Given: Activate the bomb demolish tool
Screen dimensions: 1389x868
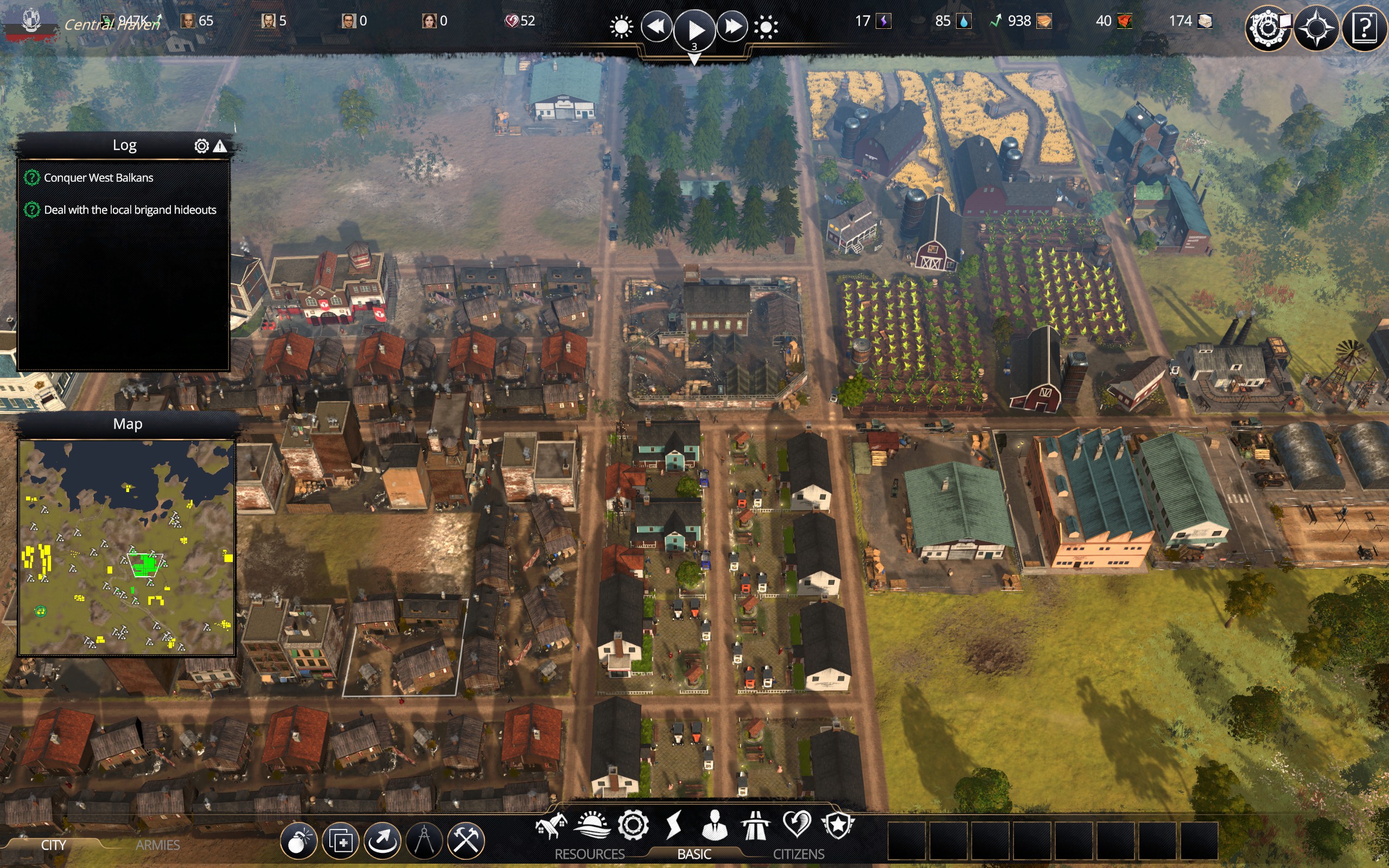Looking at the screenshot, I should point(298,841).
